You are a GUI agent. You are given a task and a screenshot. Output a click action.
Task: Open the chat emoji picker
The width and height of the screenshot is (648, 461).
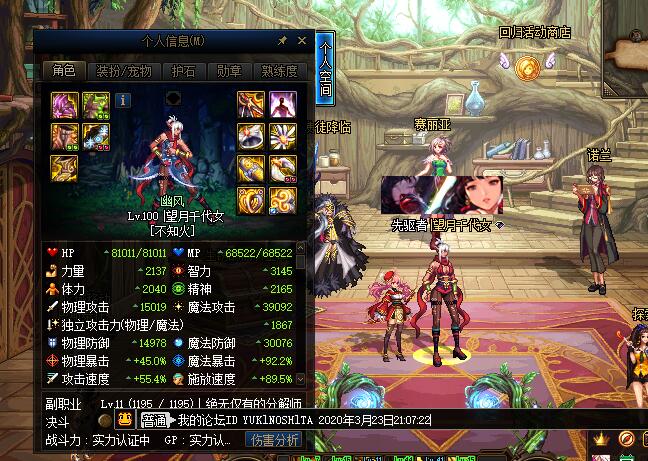tap(128, 420)
